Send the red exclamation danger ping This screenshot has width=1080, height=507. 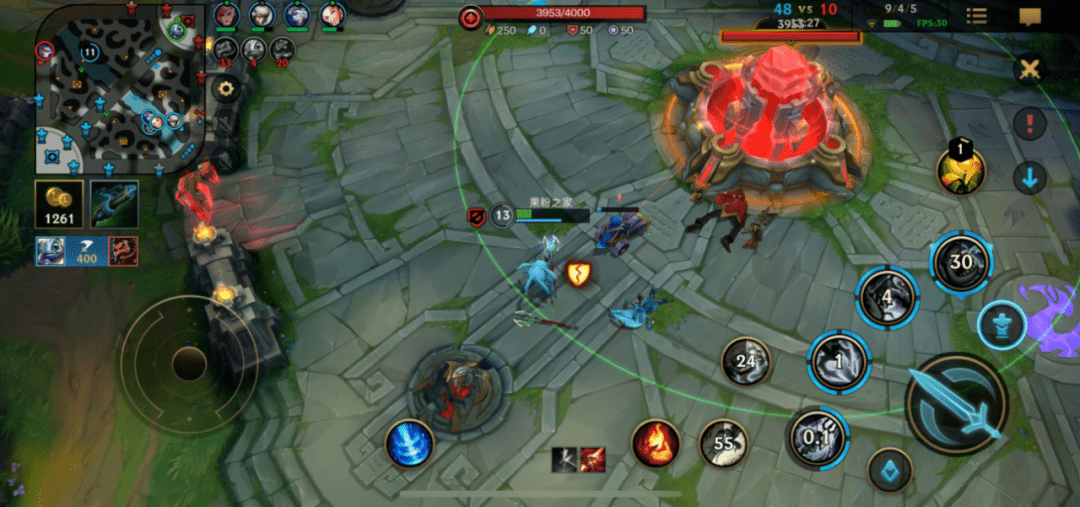[x=1029, y=124]
